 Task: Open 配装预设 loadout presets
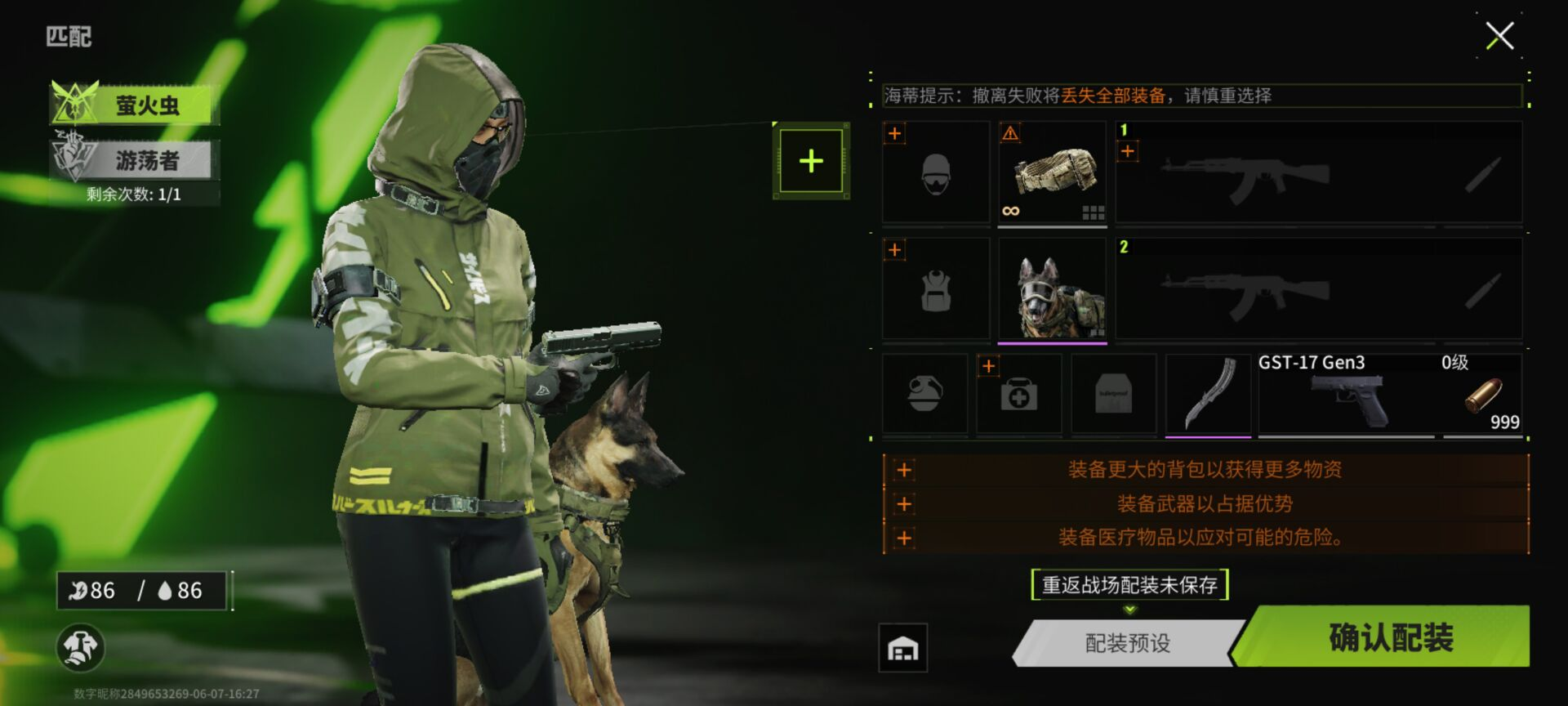pyautogui.click(x=1128, y=643)
